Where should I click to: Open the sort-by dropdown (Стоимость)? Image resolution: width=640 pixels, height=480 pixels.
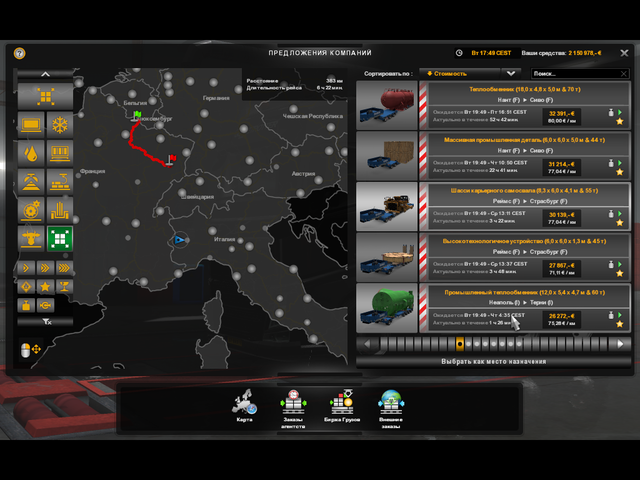[469, 73]
